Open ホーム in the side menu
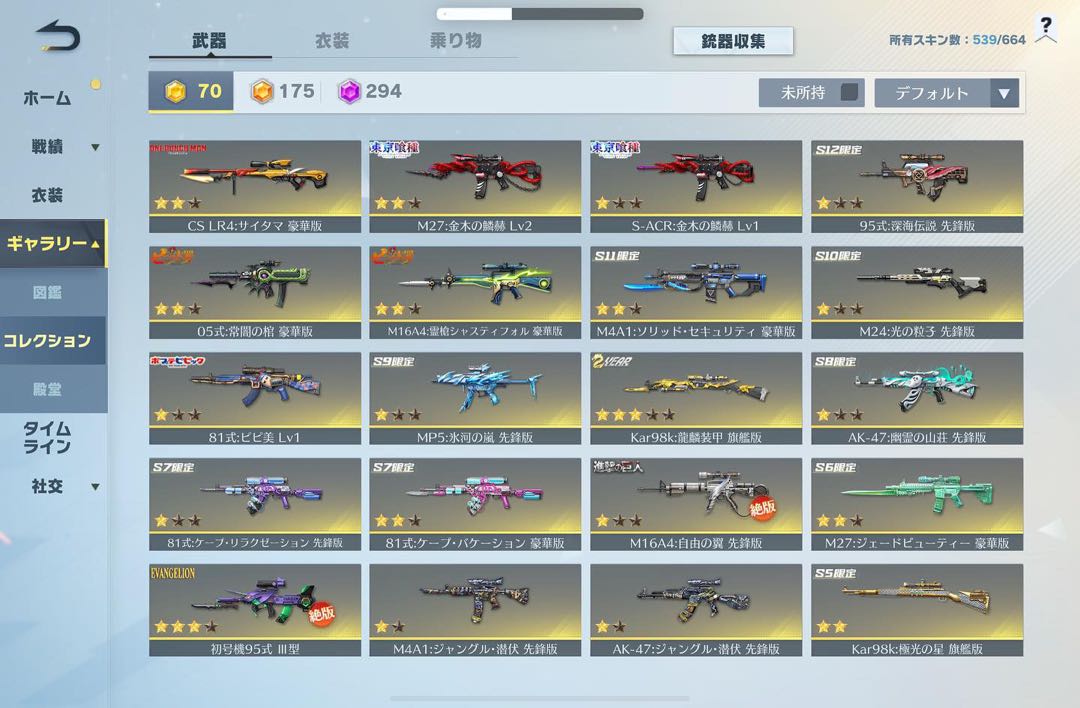Image resolution: width=1080 pixels, height=708 pixels. click(x=47, y=98)
